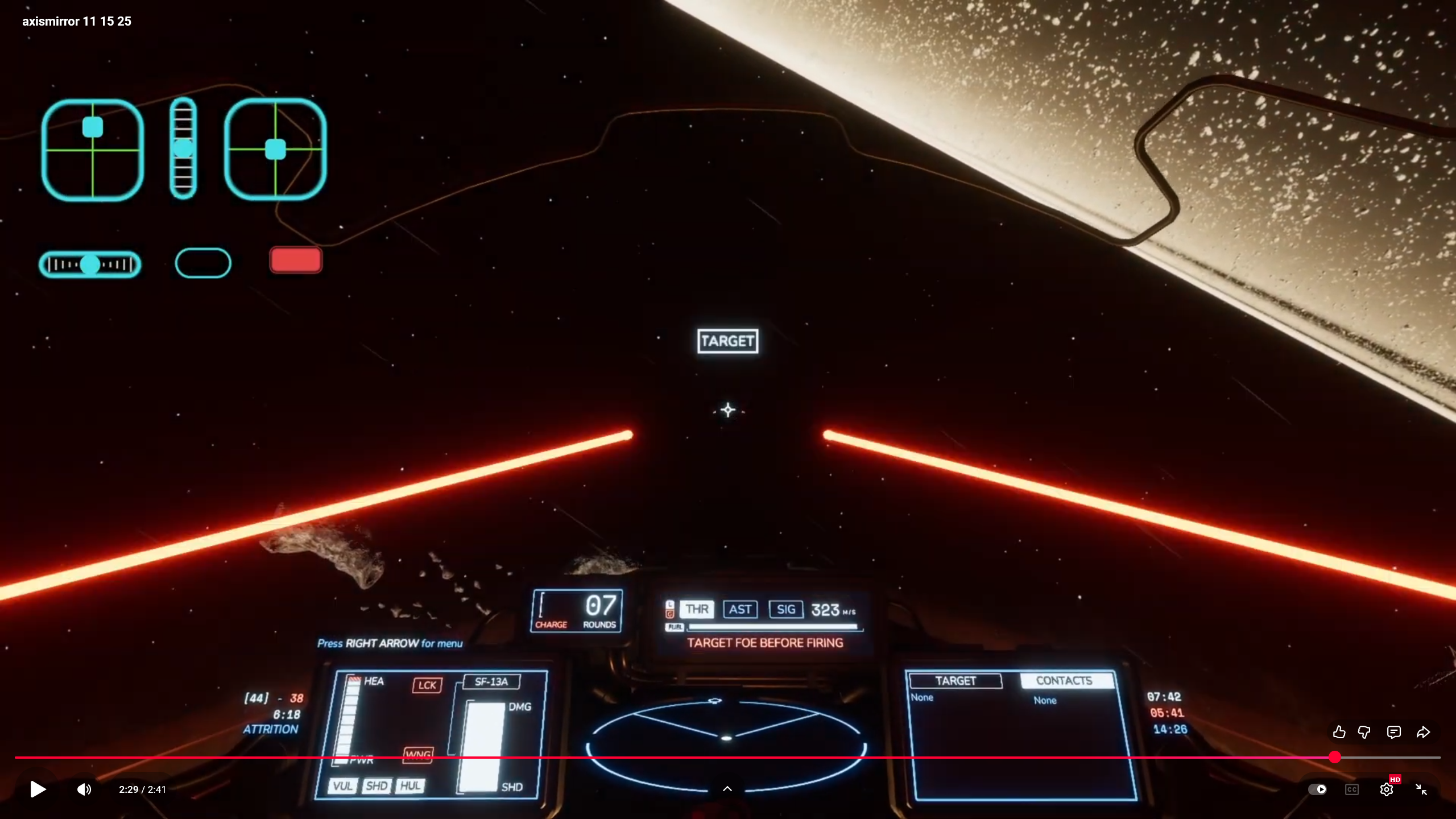
Task: Like the video with thumbs up
Action: [x=1339, y=732]
